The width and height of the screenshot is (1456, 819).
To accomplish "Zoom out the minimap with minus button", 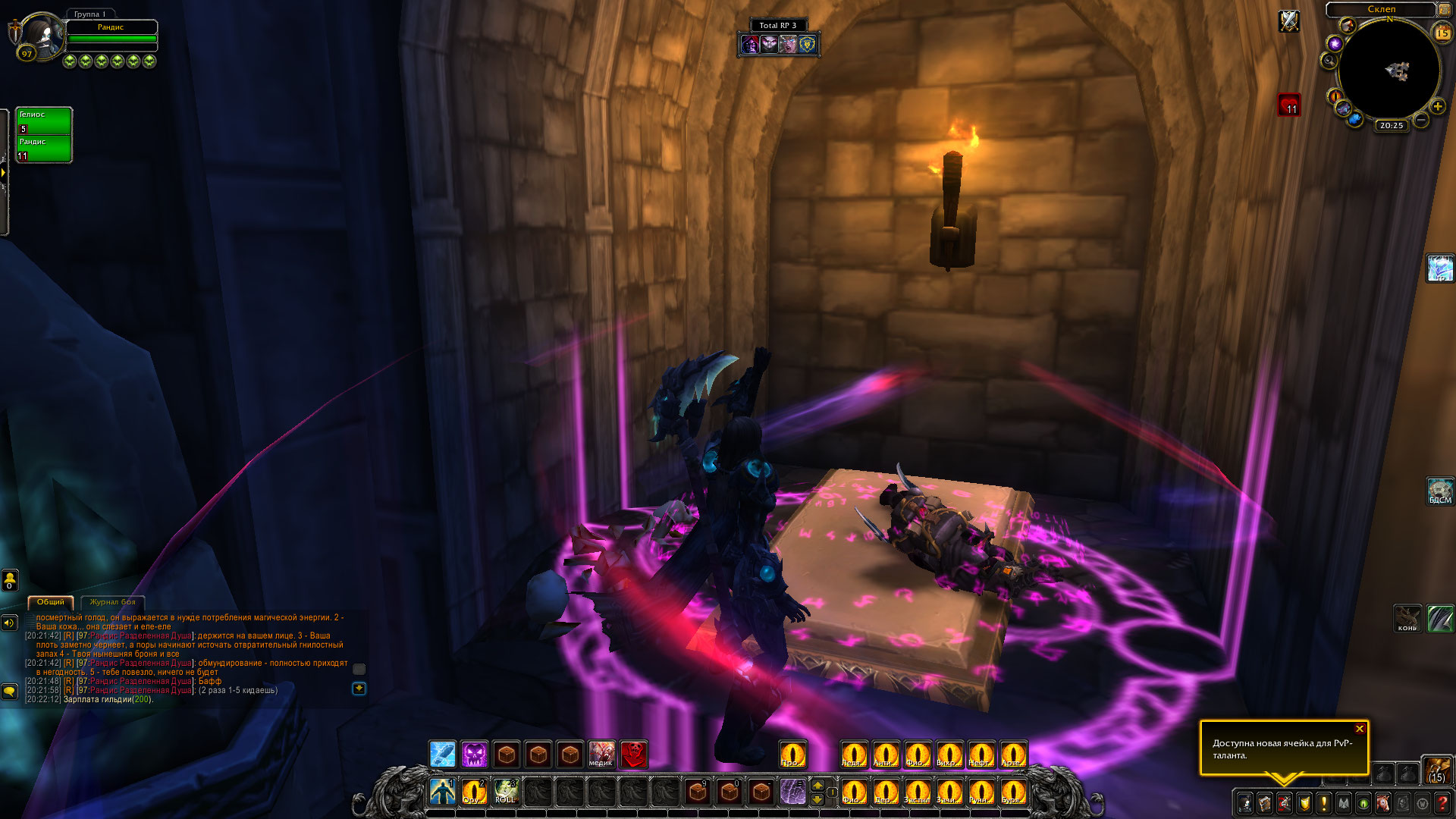I will click(1422, 120).
